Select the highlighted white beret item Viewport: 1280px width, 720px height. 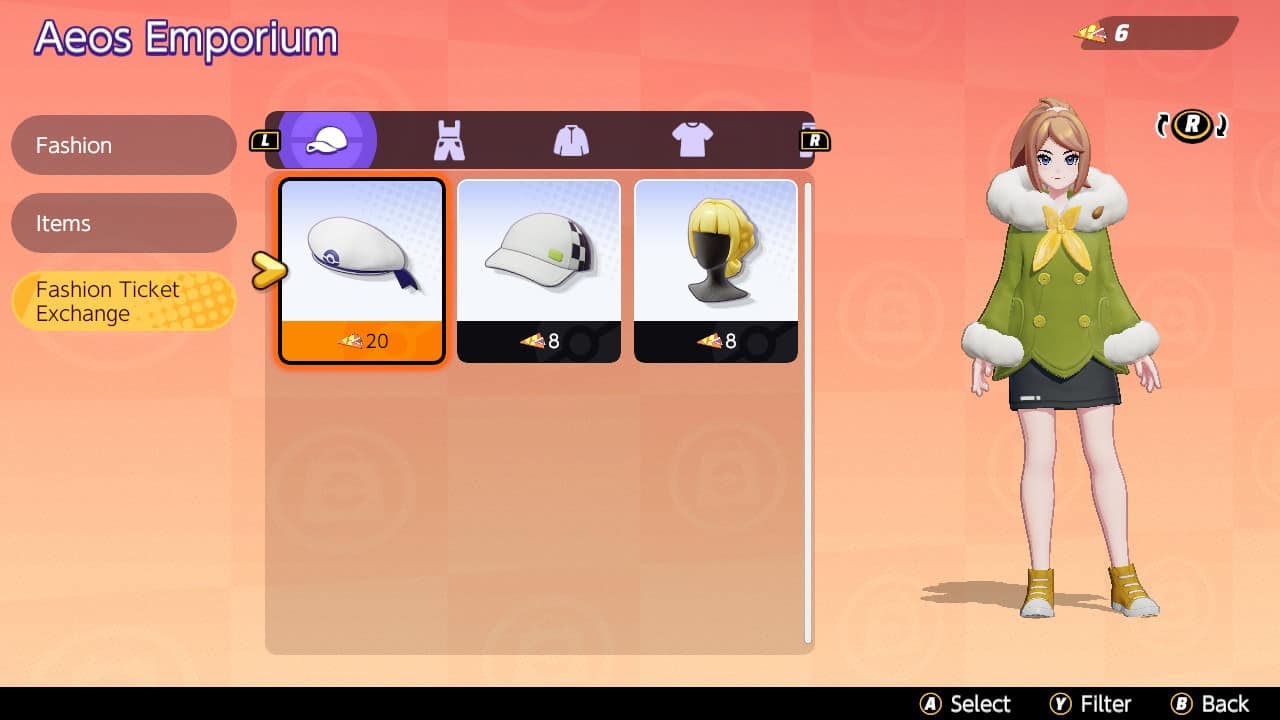click(360, 258)
